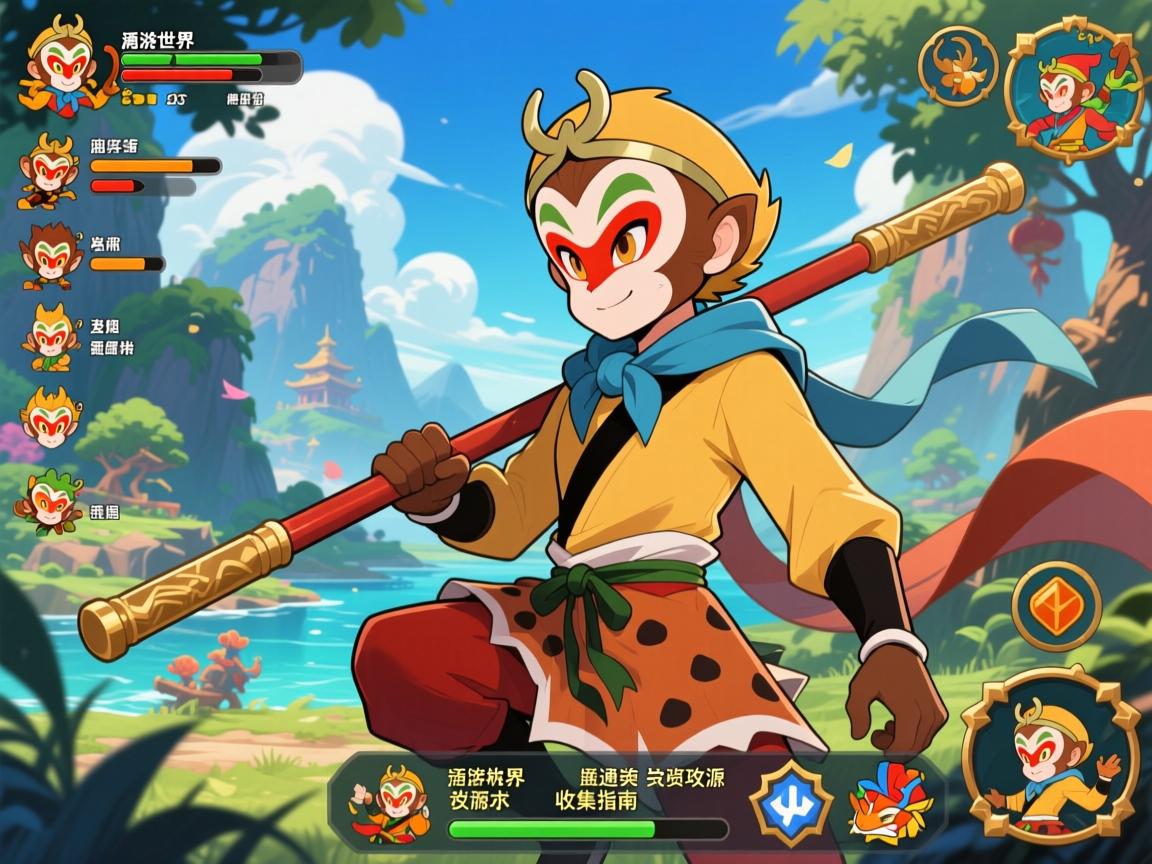
Task: Choose the brown-haired monkey party portrait
Action: coord(50,255)
